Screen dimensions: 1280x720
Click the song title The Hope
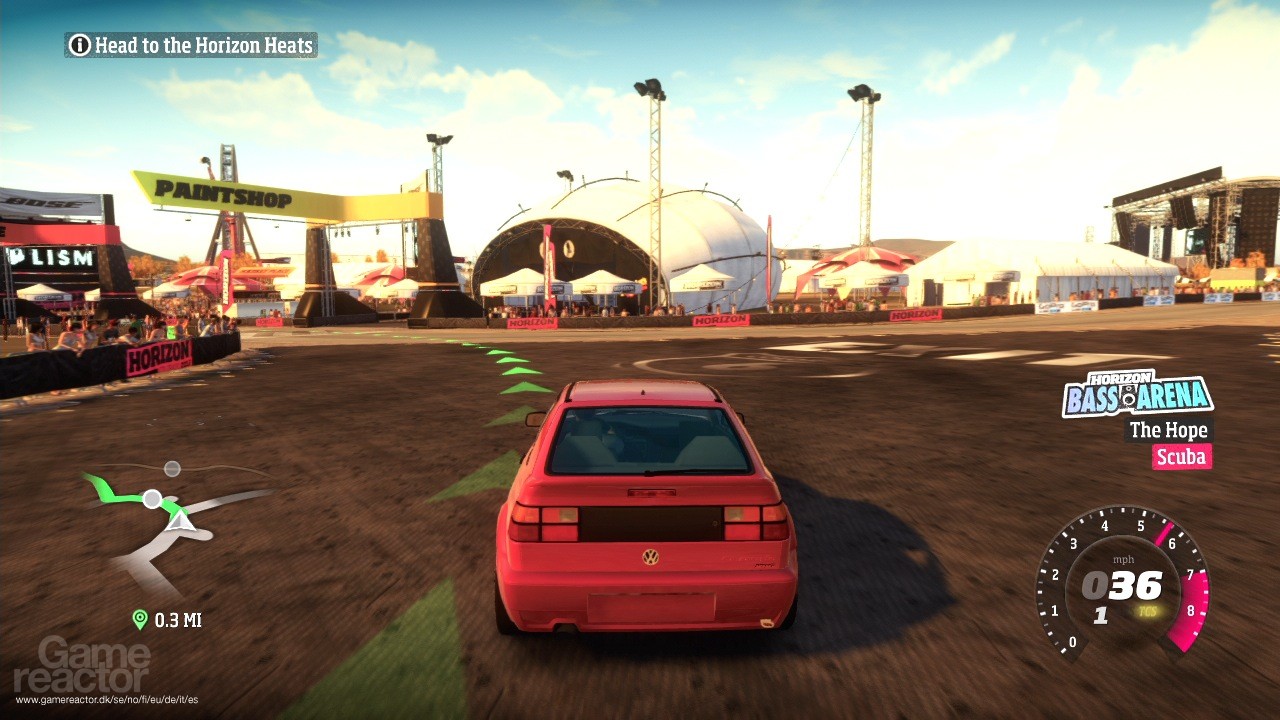1168,430
